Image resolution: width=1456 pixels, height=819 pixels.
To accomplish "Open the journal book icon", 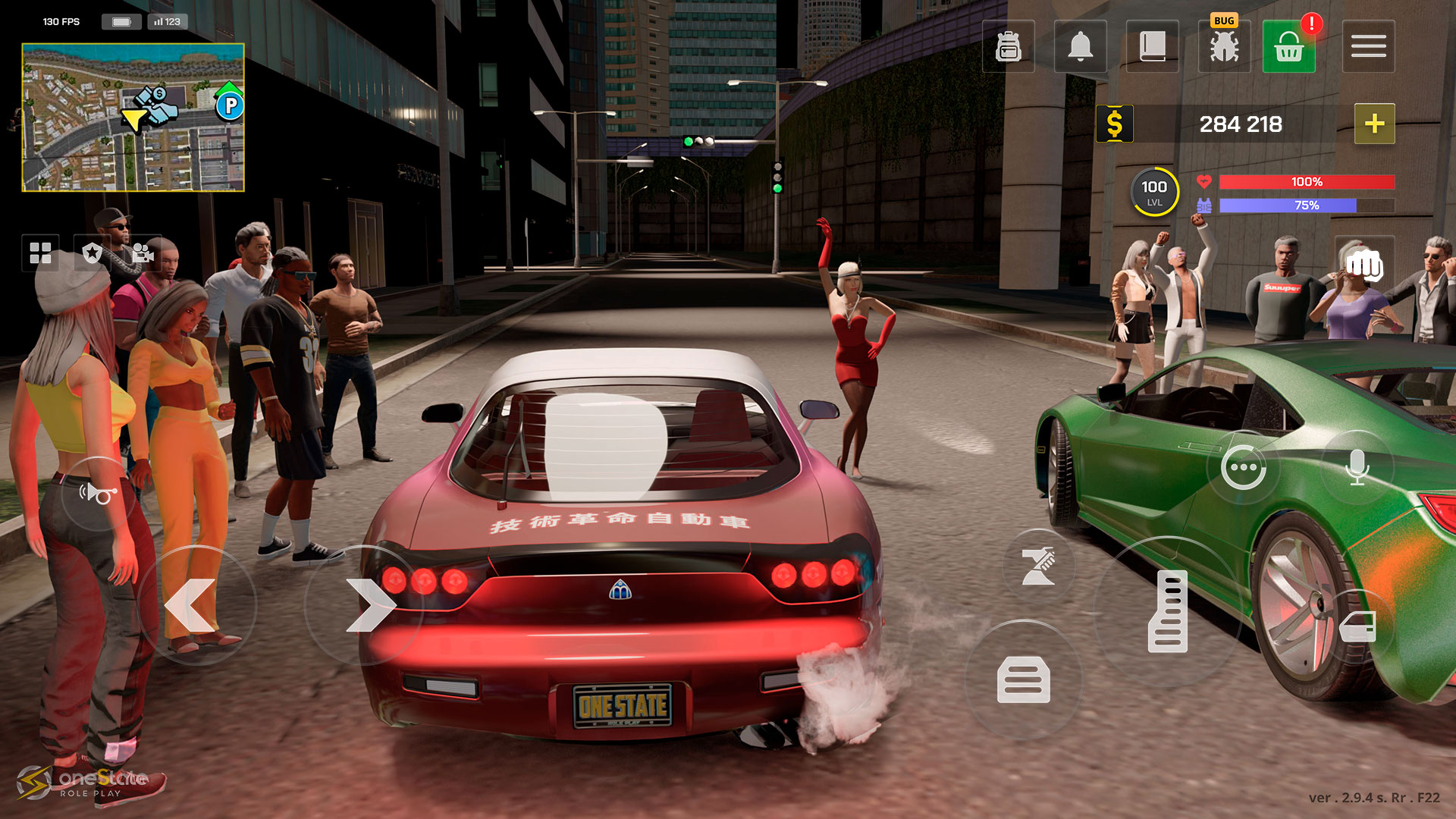I will tap(1152, 47).
